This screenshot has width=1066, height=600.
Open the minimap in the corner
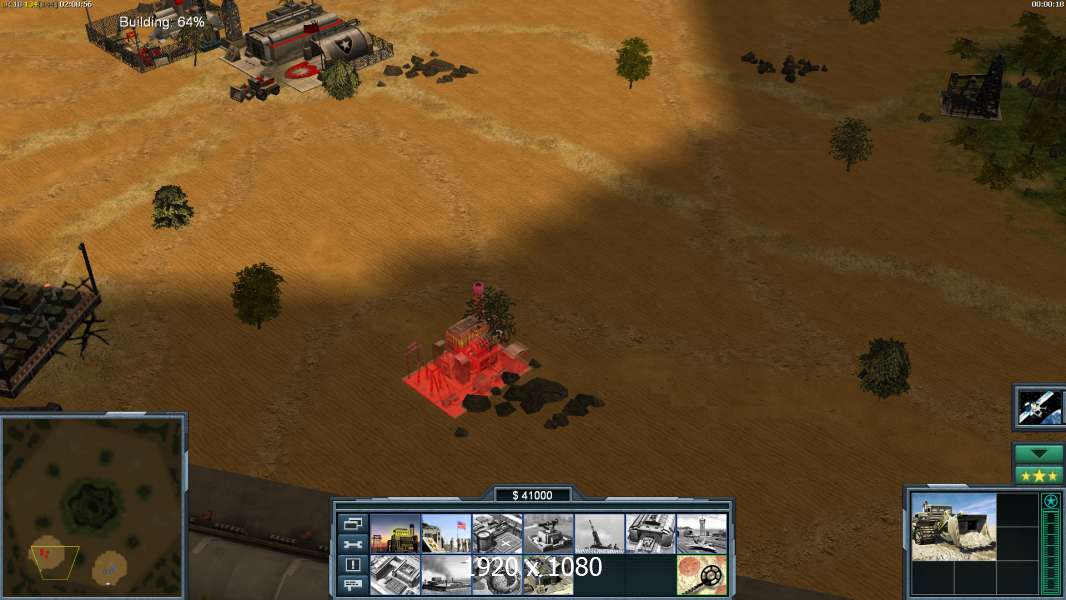pos(92,506)
